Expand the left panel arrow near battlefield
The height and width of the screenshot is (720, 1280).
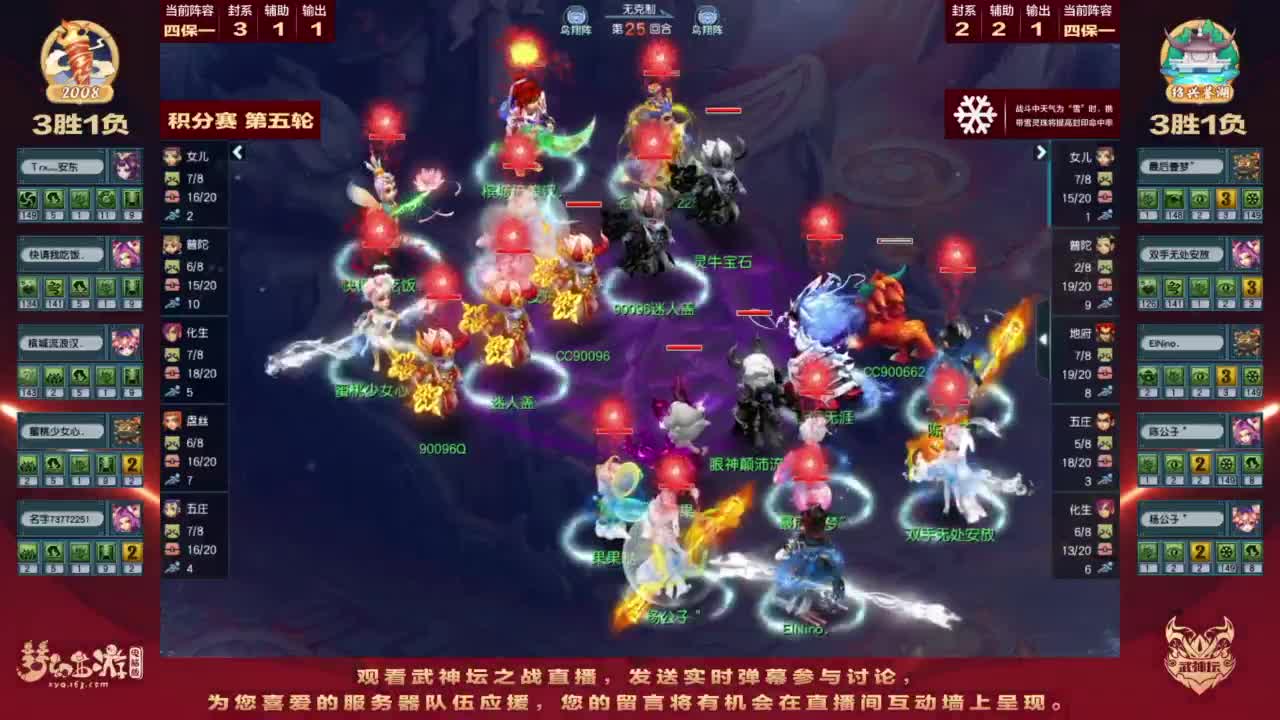(237, 153)
